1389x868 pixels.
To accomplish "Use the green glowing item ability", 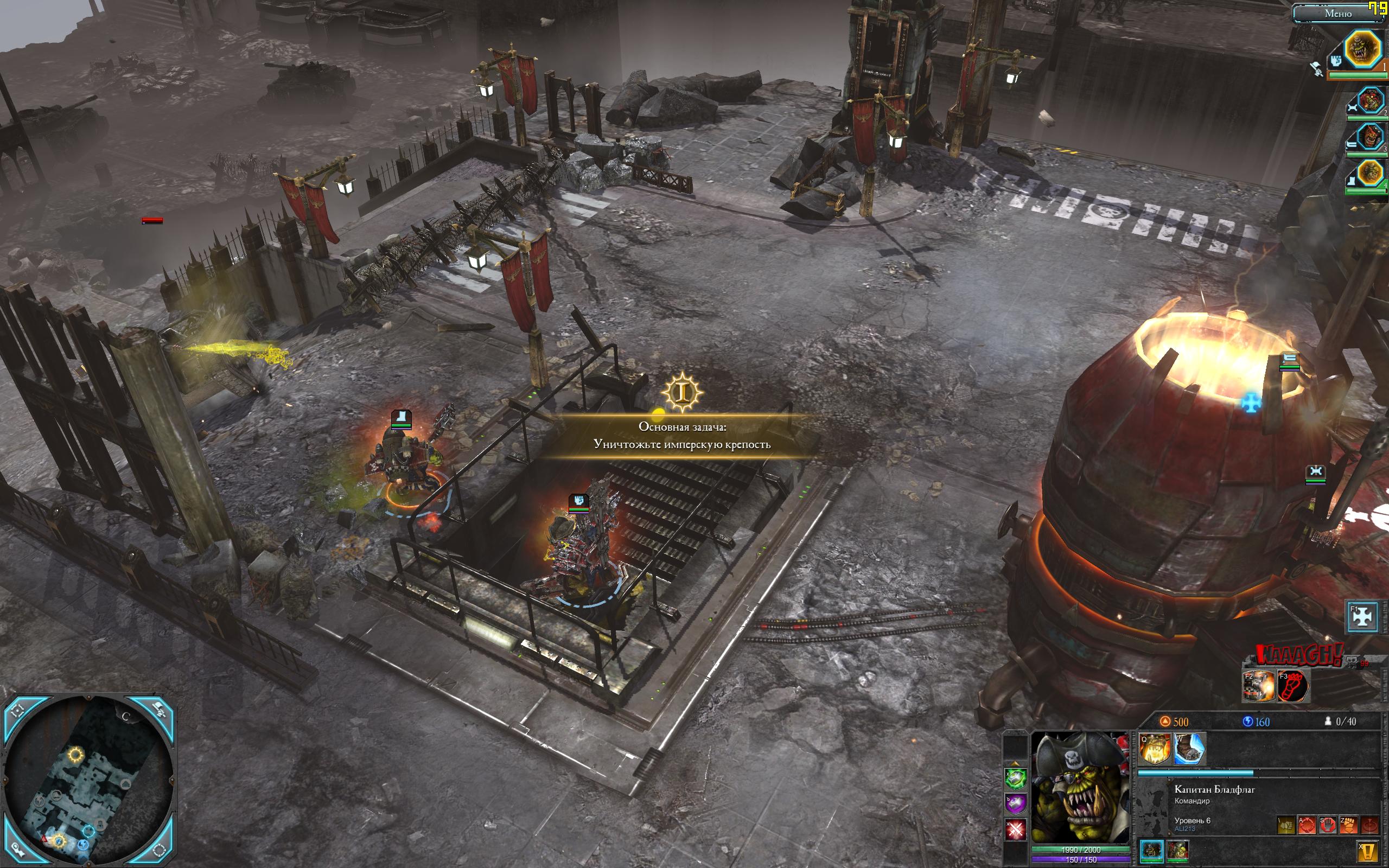I will [1015, 778].
